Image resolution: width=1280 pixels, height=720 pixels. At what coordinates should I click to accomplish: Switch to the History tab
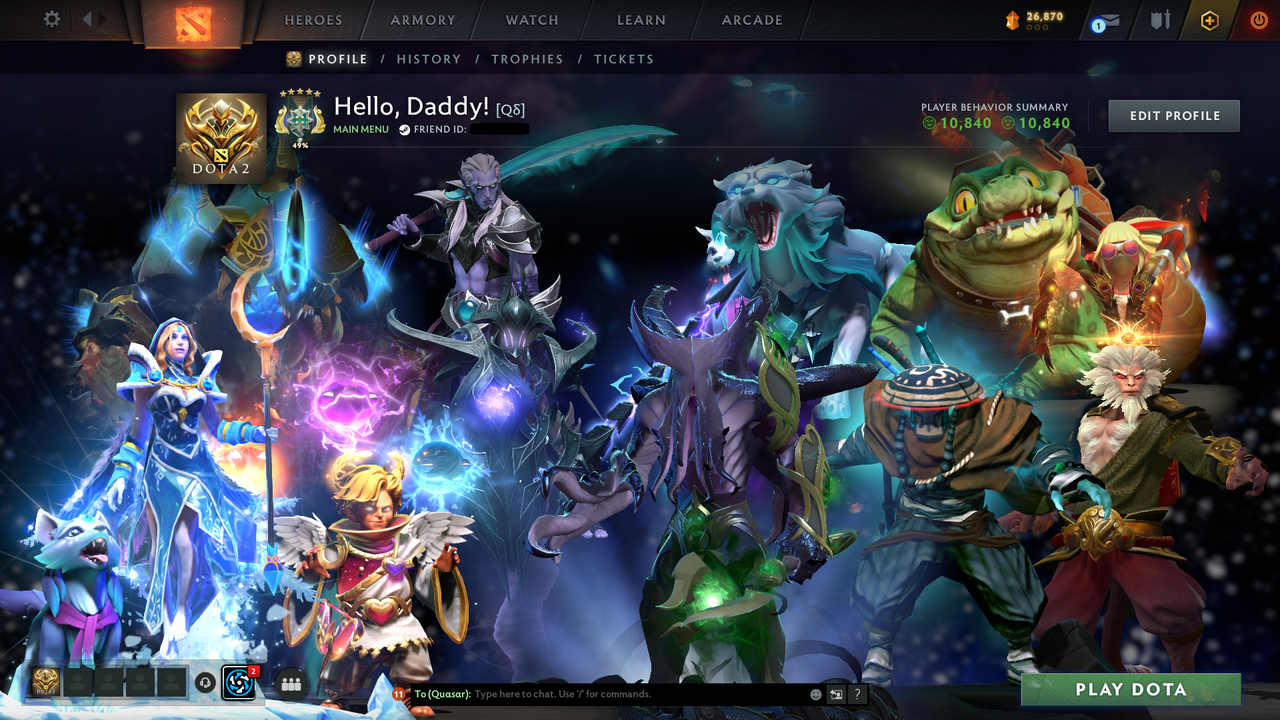428,59
